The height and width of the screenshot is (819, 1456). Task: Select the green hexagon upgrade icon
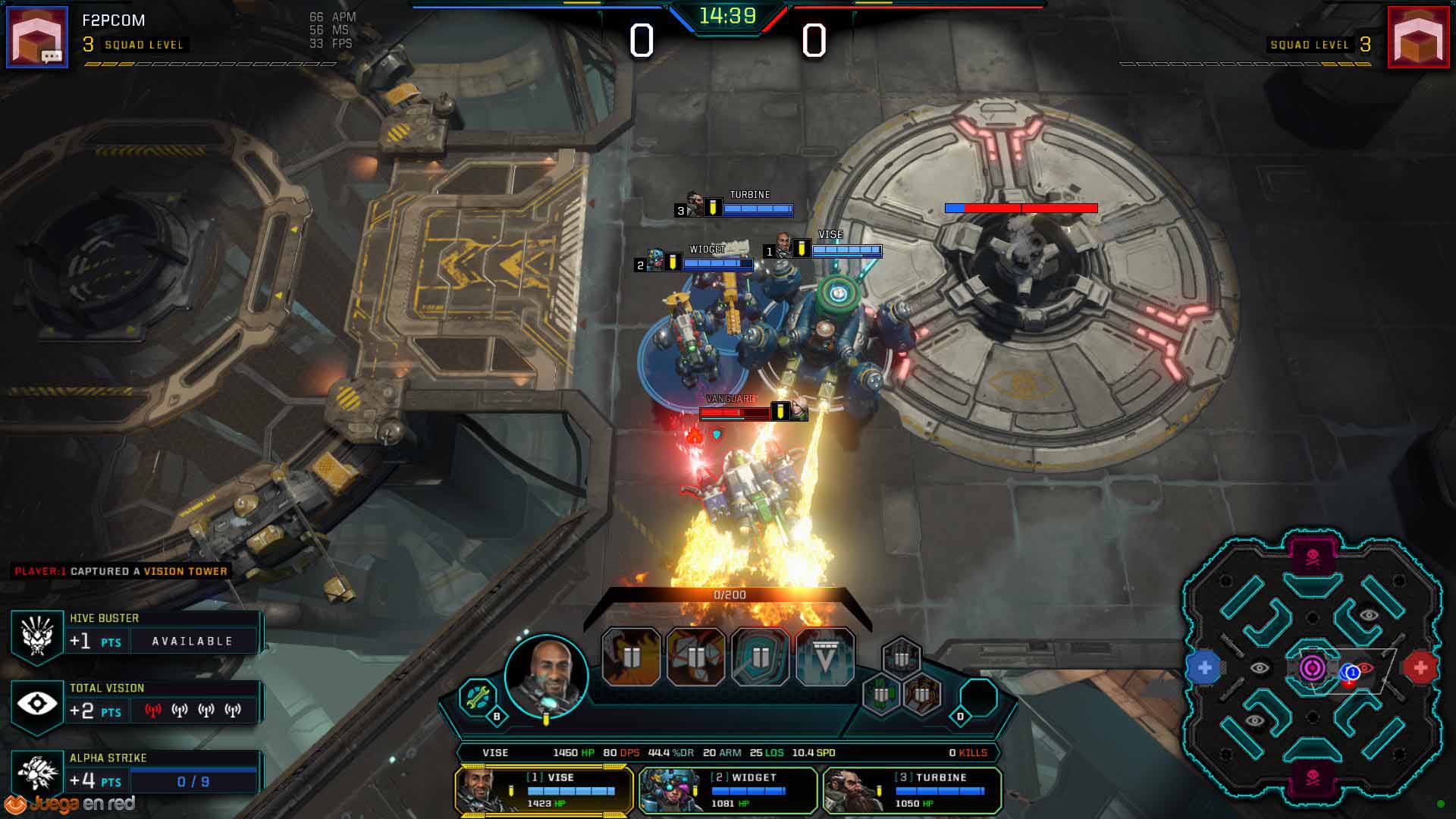tap(880, 694)
